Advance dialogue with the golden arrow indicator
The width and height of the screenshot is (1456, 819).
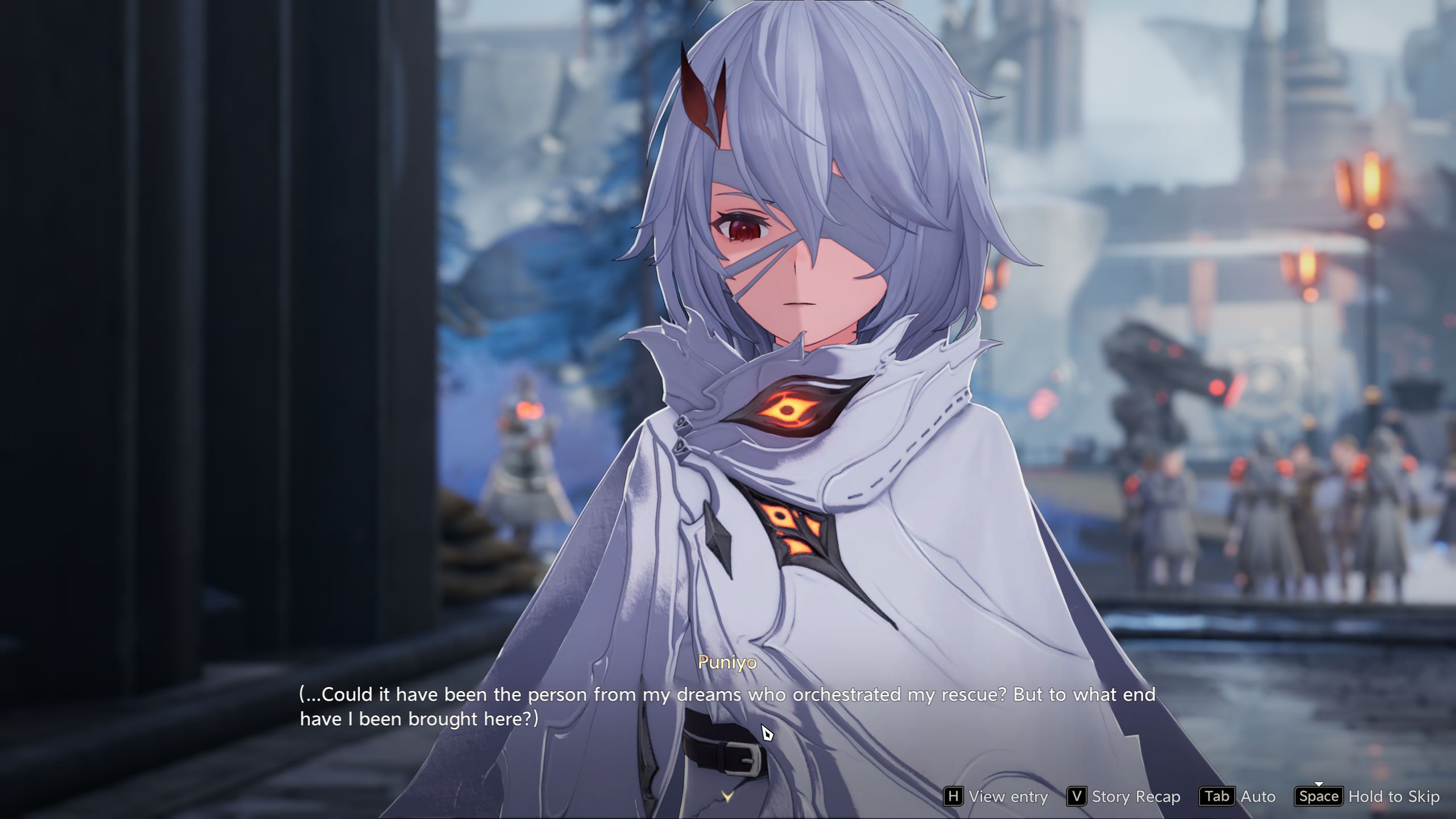tap(727, 796)
